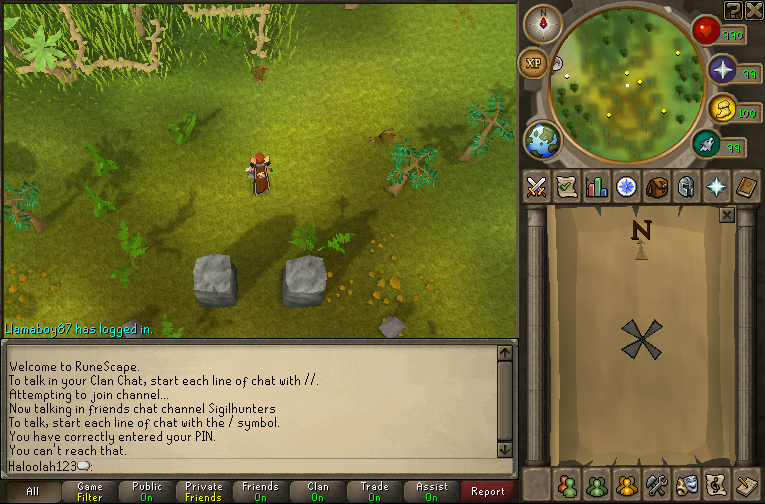Screen dimensions: 765x504
Task: Open the backpack inventory tab
Action: pos(657,187)
